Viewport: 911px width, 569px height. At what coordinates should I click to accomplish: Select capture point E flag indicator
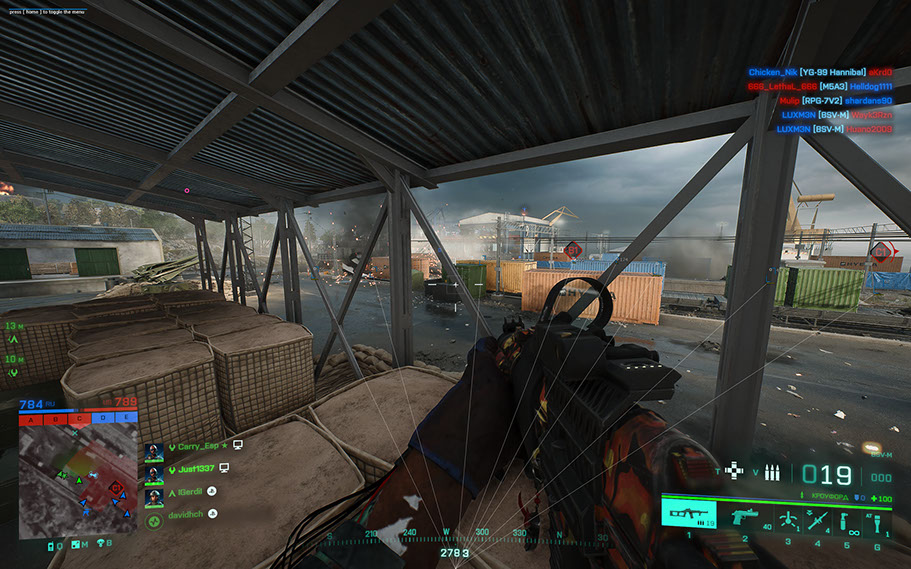pyautogui.click(x=127, y=418)
